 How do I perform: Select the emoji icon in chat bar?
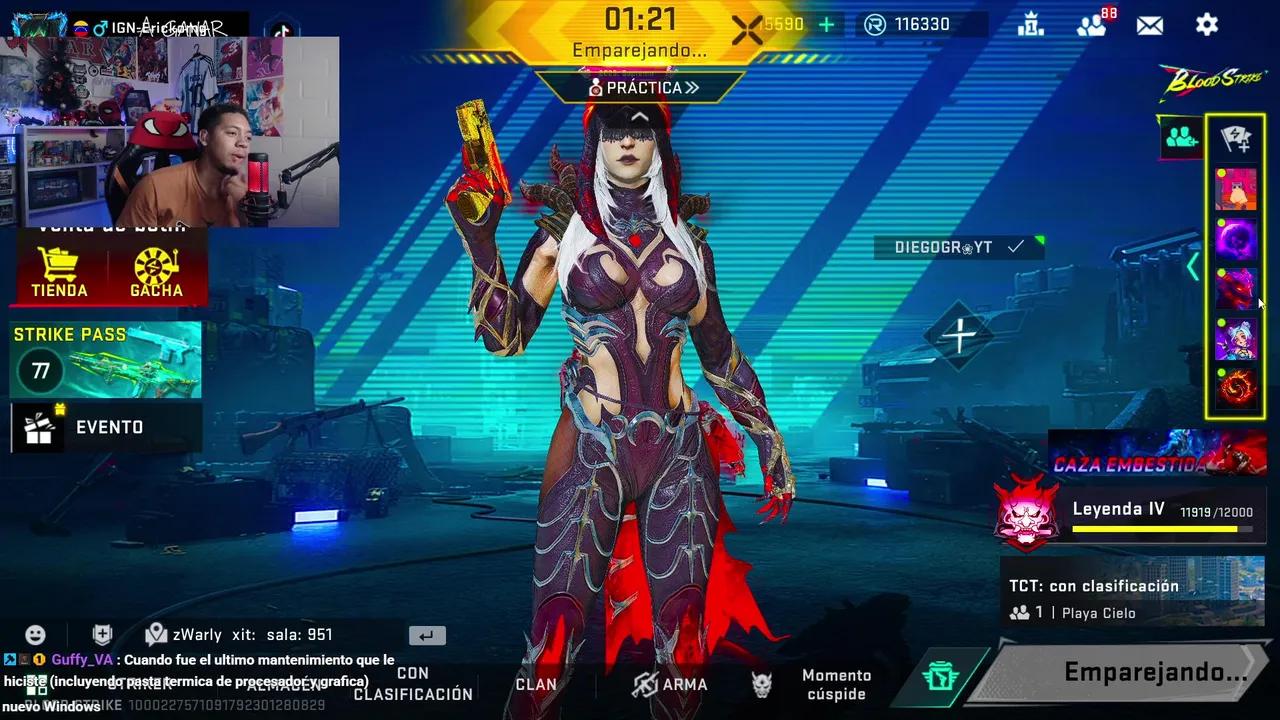(35, 634)
